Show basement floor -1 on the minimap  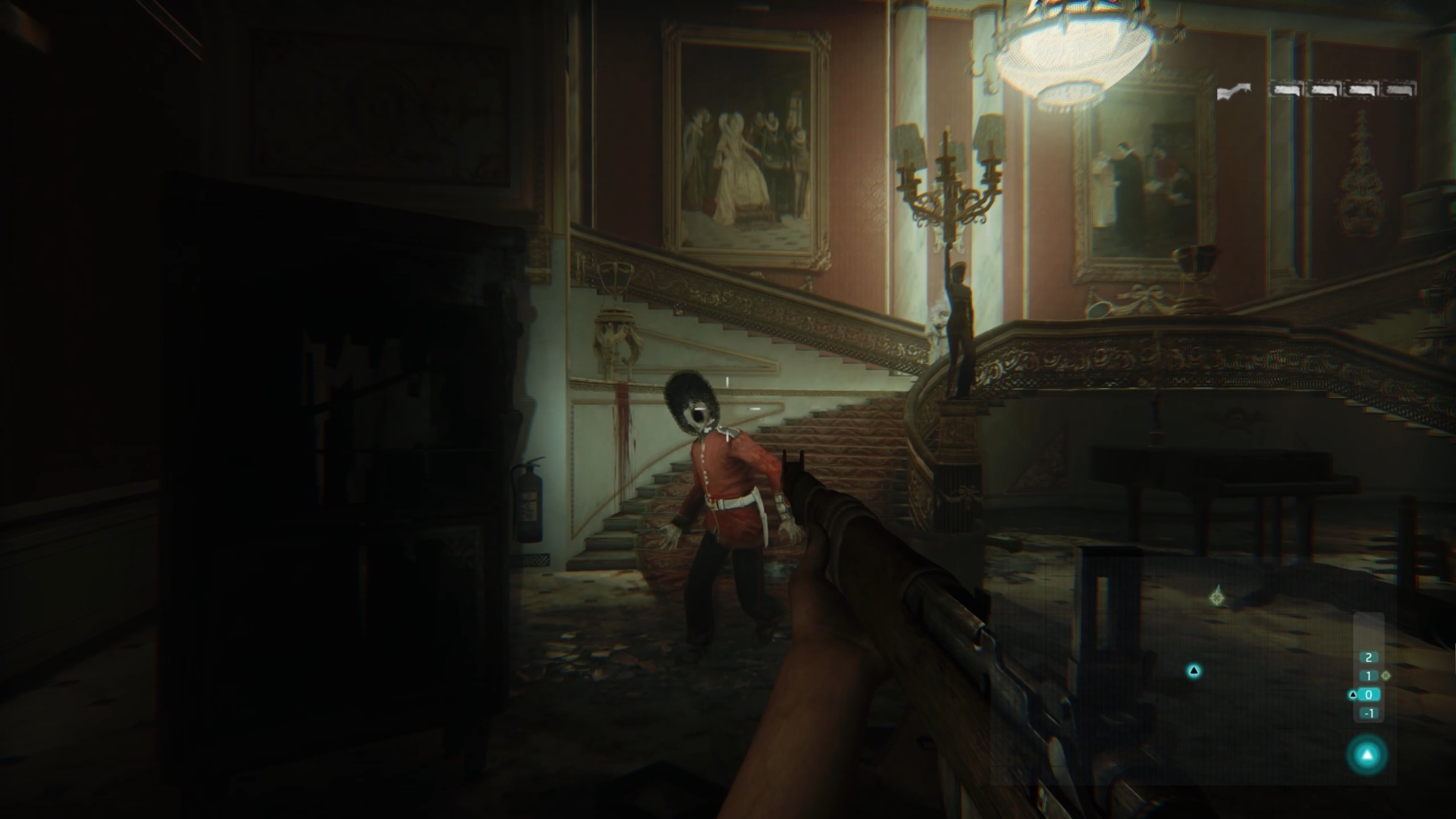click(1369, 714)
